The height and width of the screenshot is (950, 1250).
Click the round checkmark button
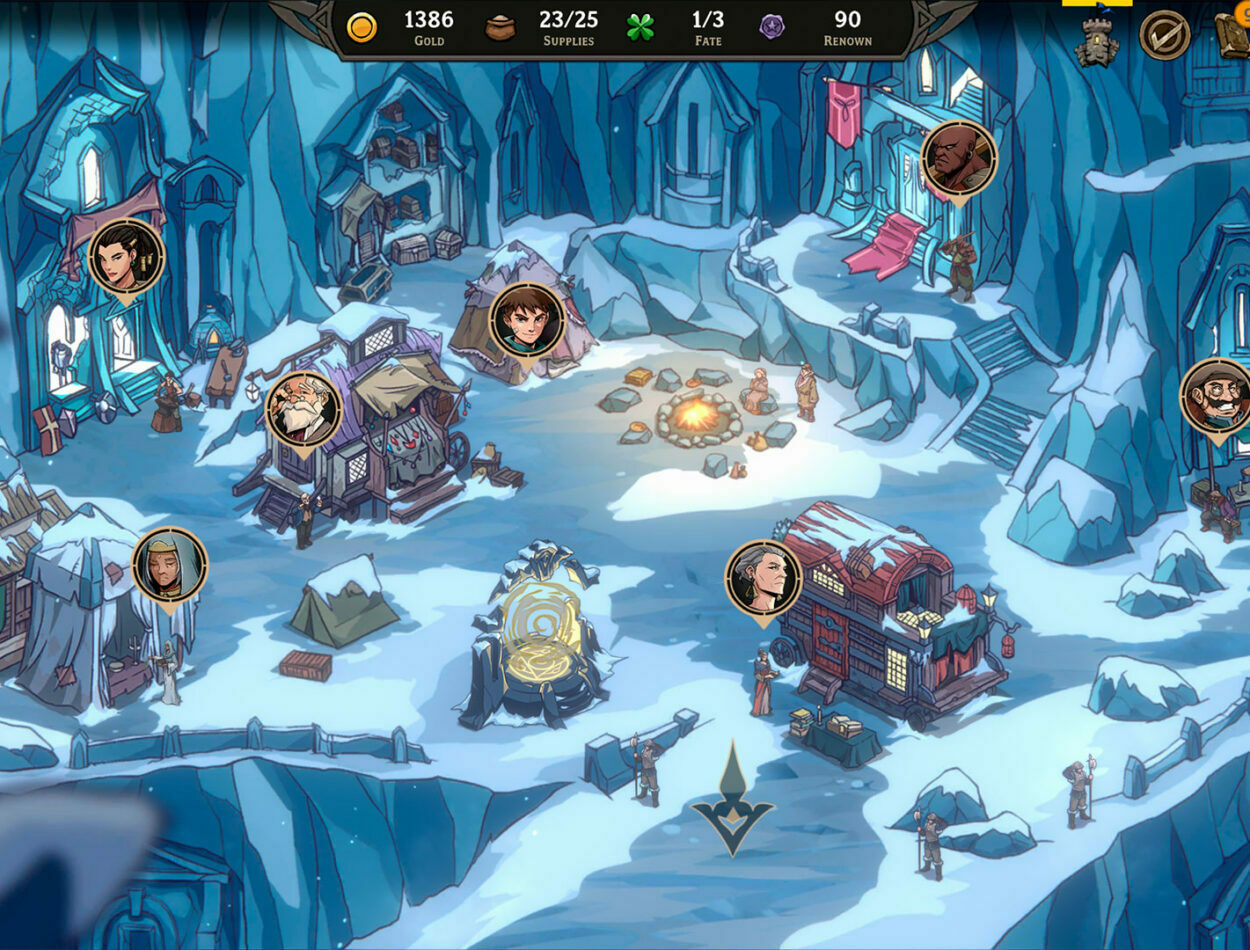pos(1165,35)
